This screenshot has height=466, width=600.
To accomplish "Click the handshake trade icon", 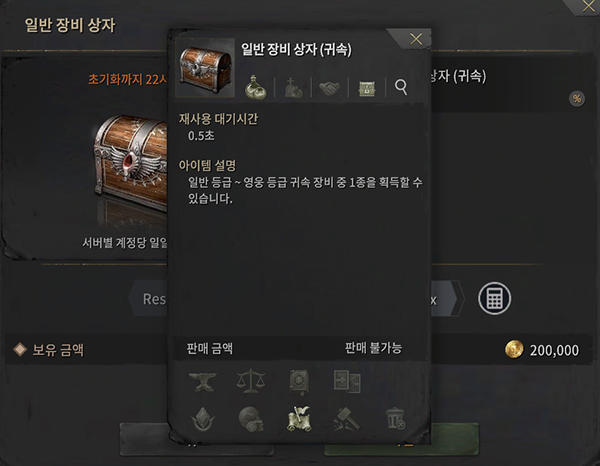I will [328, 88].
